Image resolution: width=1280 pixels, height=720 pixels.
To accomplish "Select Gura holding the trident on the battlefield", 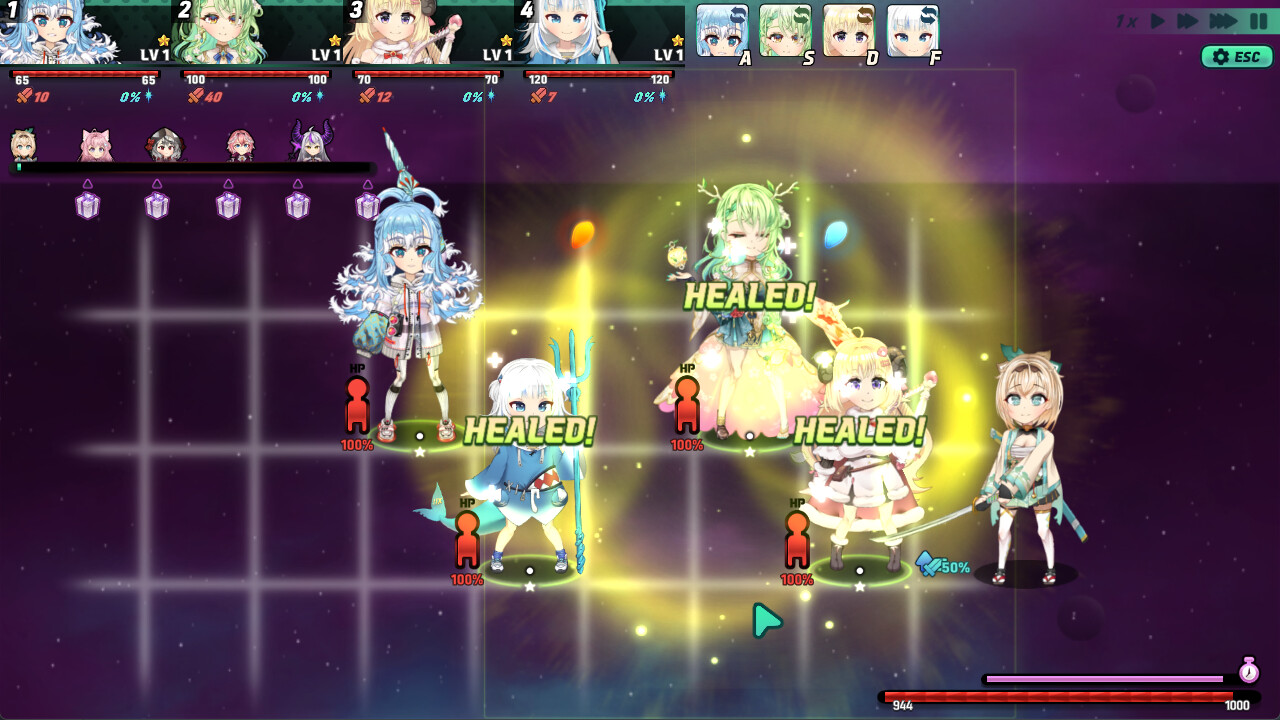I will click(530, 460).
